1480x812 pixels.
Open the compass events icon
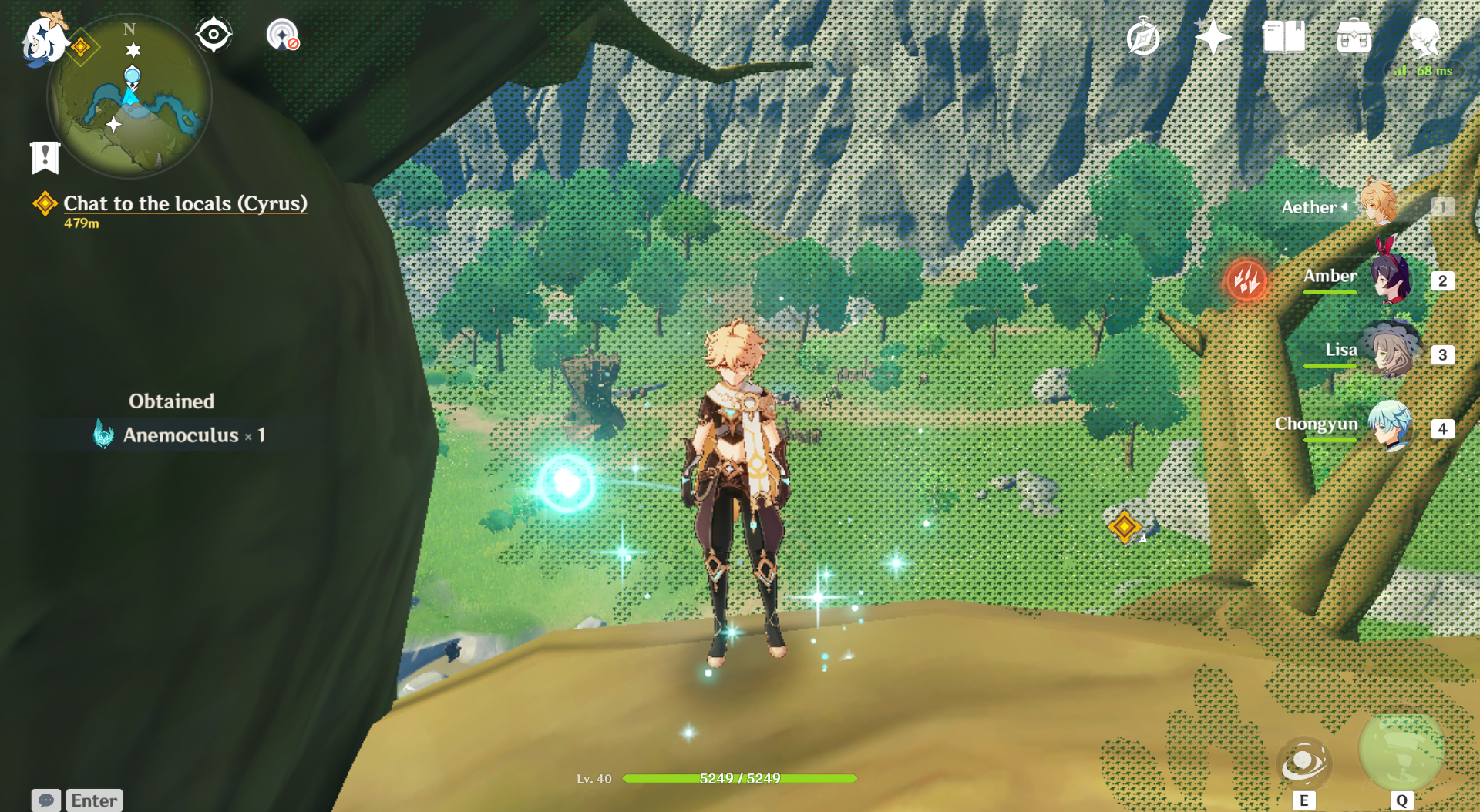point(1142,38)
